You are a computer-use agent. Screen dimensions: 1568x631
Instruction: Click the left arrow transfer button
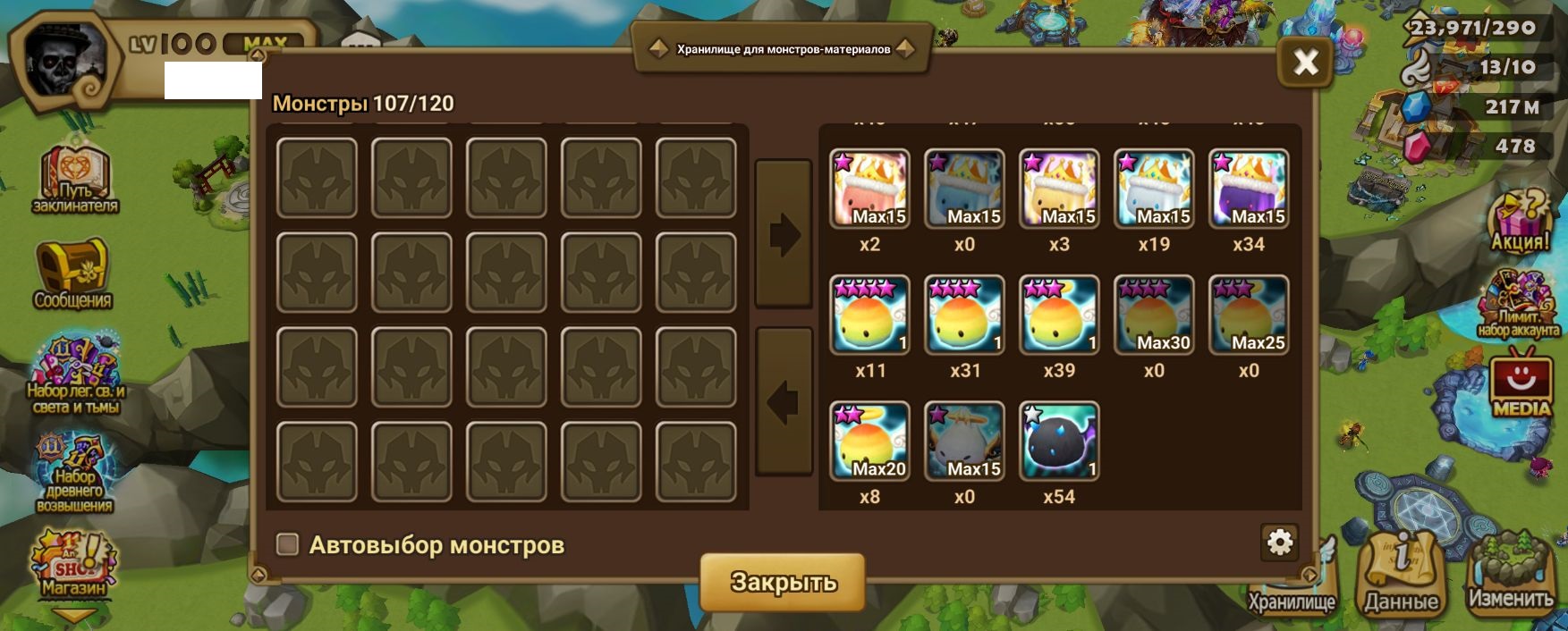[x=784, y=402]
